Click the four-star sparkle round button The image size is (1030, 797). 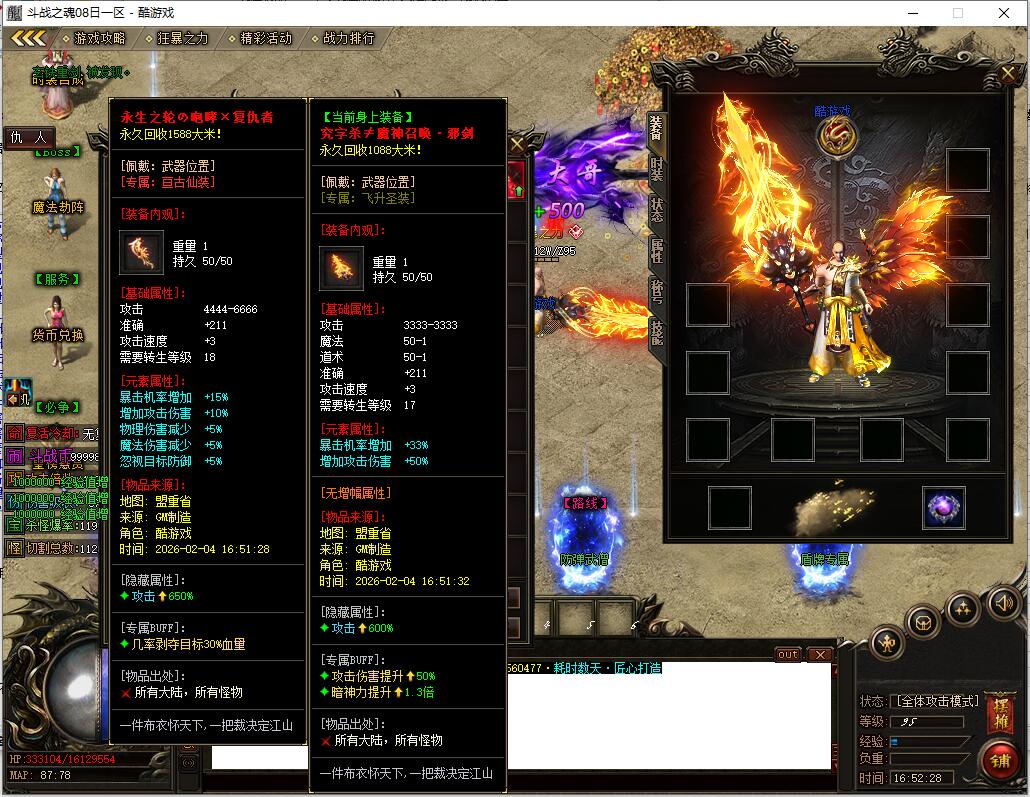[962, 607]
